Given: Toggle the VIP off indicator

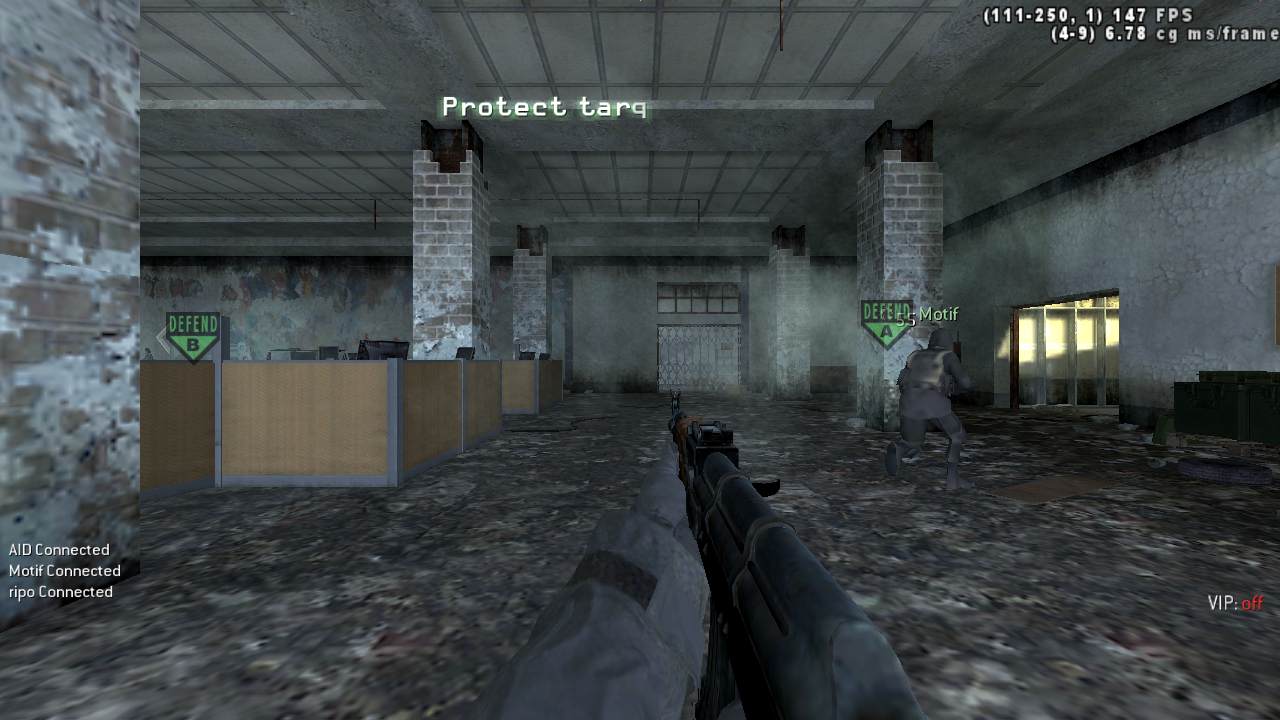Looking at the screenshot, I should click(x=1235, y=603).
